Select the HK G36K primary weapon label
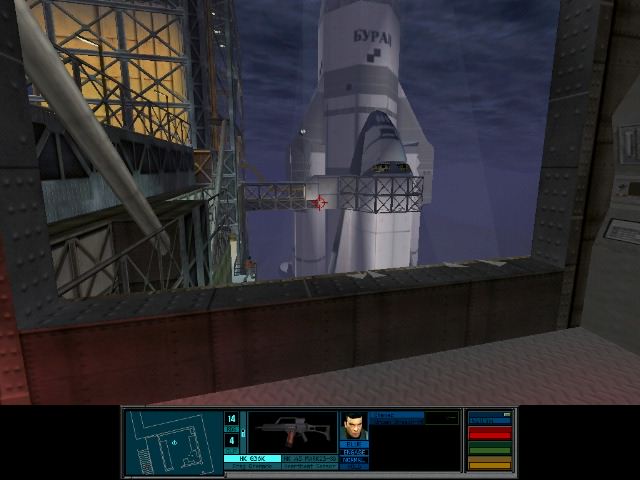Screen dimensions: 640x480 [x=253, y=458]
